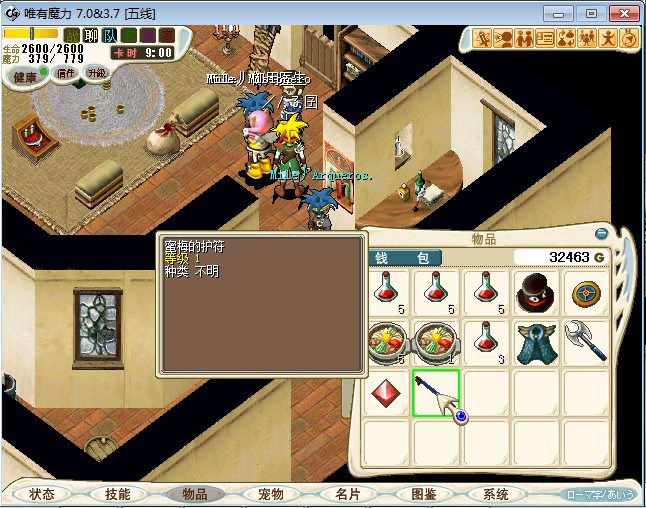Open the 信件 mail button
Screen dimensions: 646x508
point(66,73)
